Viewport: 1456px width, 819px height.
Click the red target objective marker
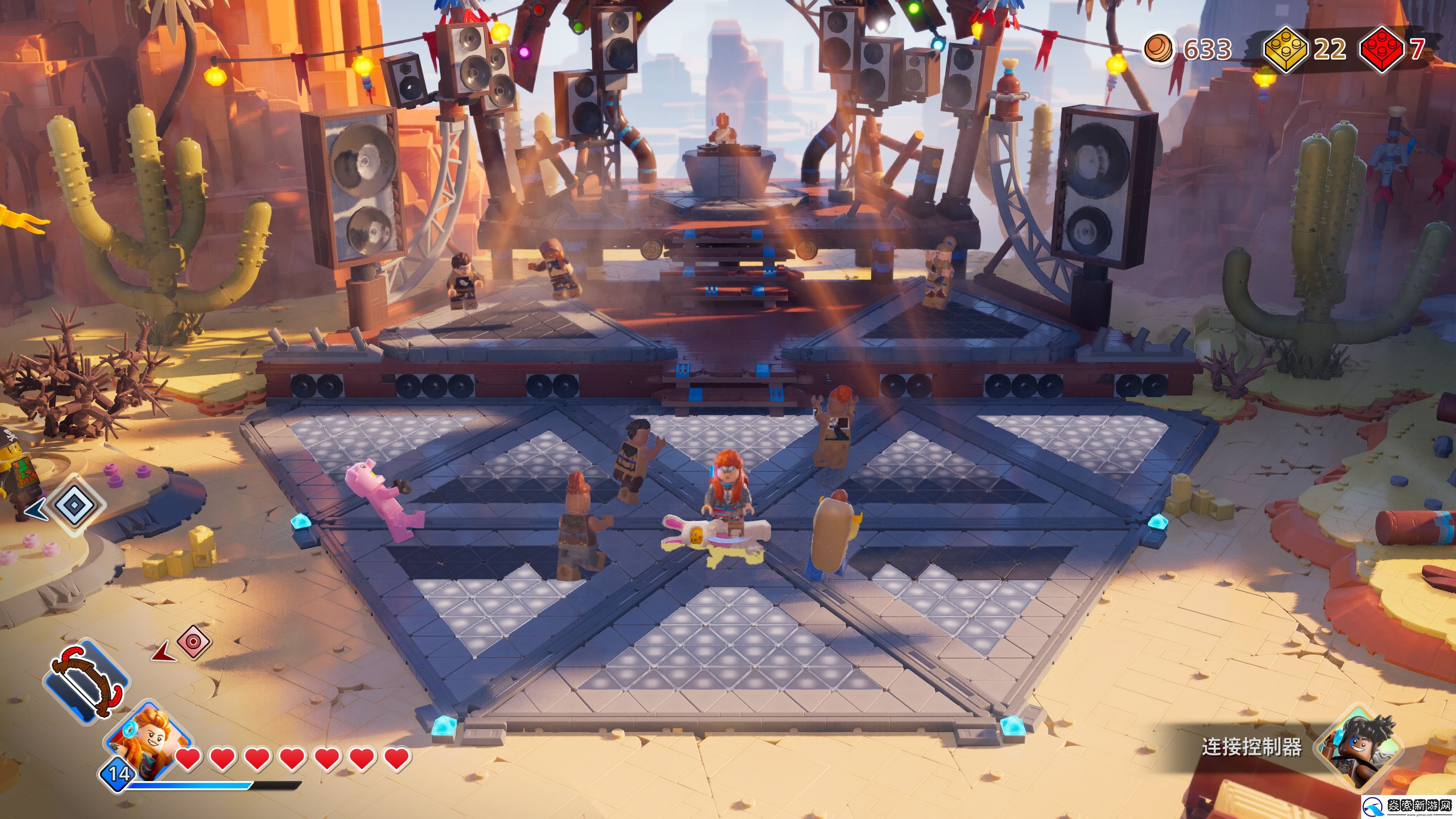point(193,642)
